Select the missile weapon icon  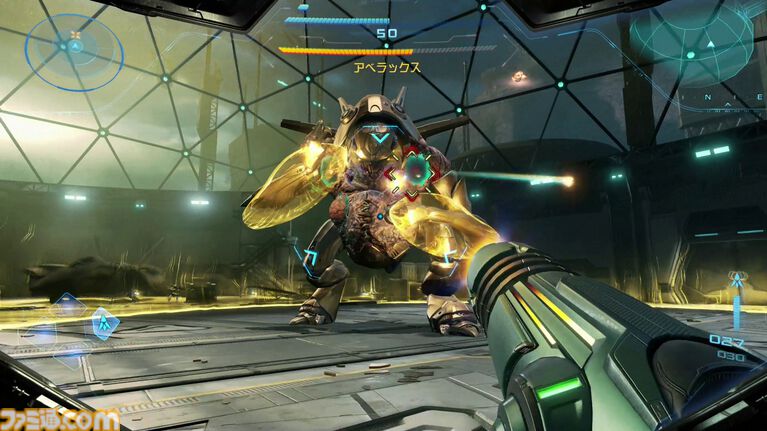click(x=738, y=282)
